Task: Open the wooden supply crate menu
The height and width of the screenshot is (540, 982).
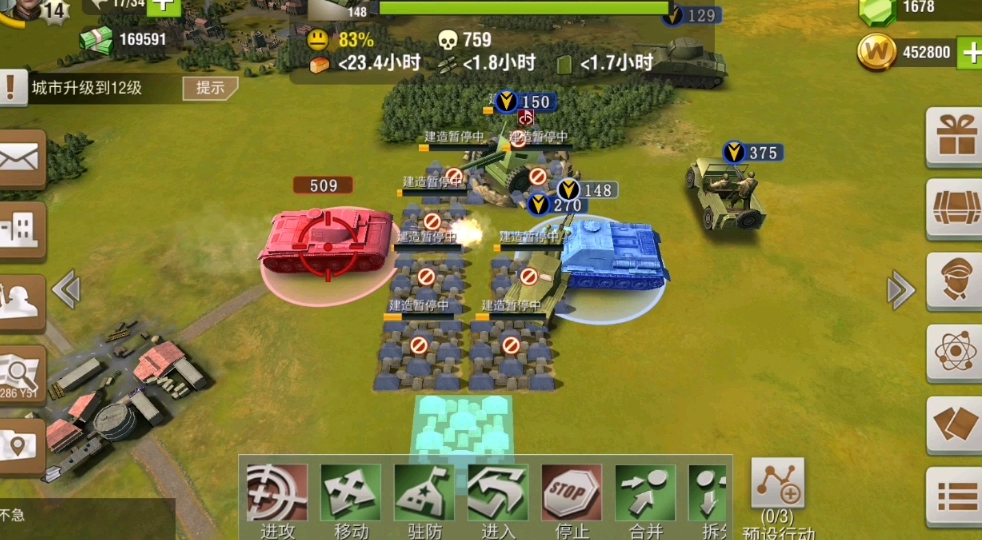Action: point(955,208)
